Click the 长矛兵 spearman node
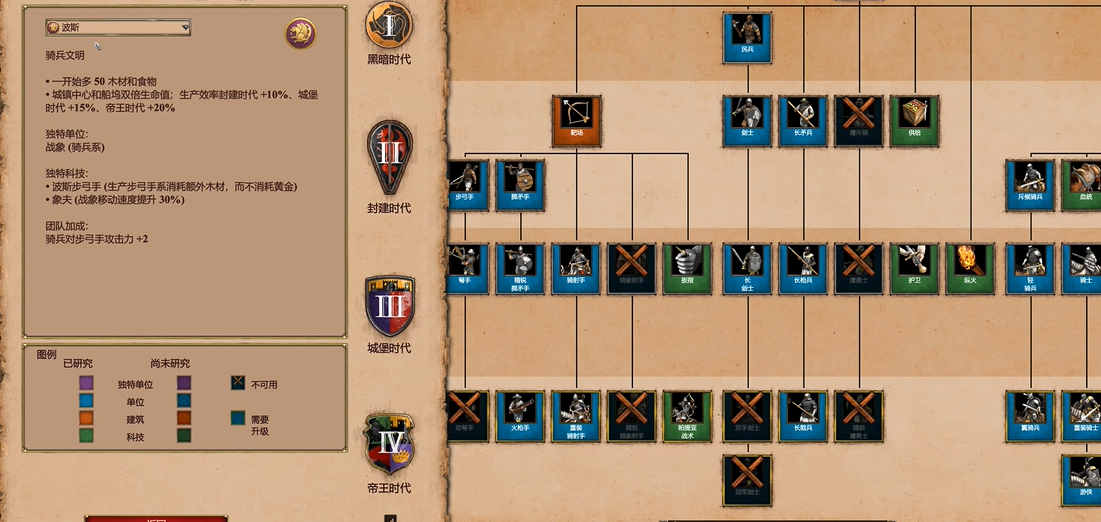The height and width of the screenshot is (522, 1101). (803, 121)
